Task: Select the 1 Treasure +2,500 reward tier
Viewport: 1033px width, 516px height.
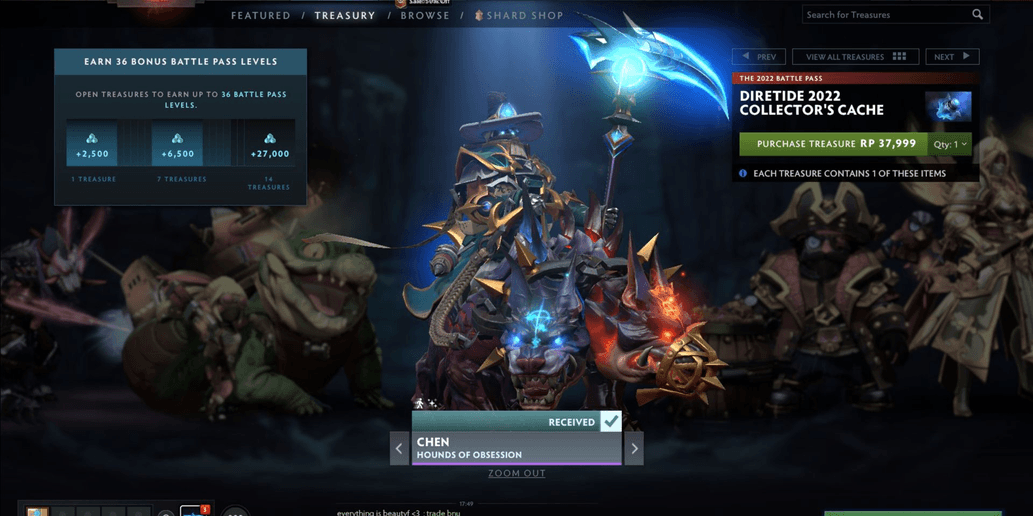Action: tap(93, 145)
